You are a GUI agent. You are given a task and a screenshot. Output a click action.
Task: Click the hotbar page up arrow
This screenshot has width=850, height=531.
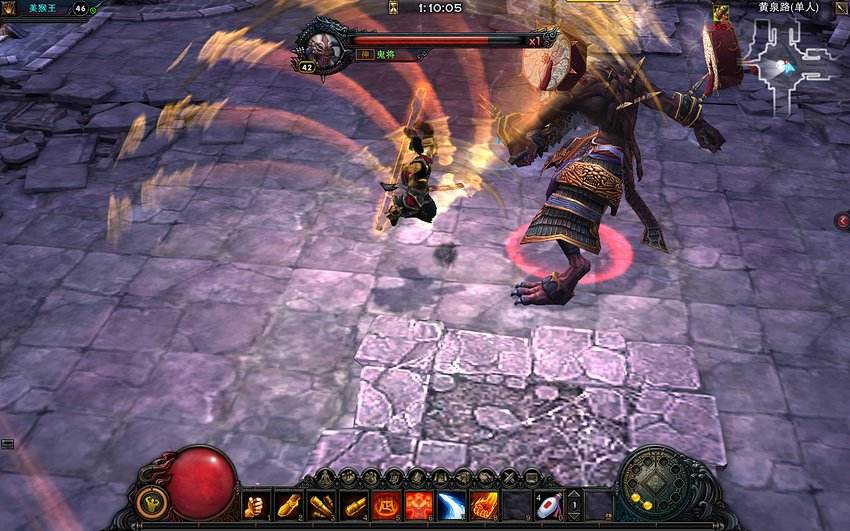point(574,495)
